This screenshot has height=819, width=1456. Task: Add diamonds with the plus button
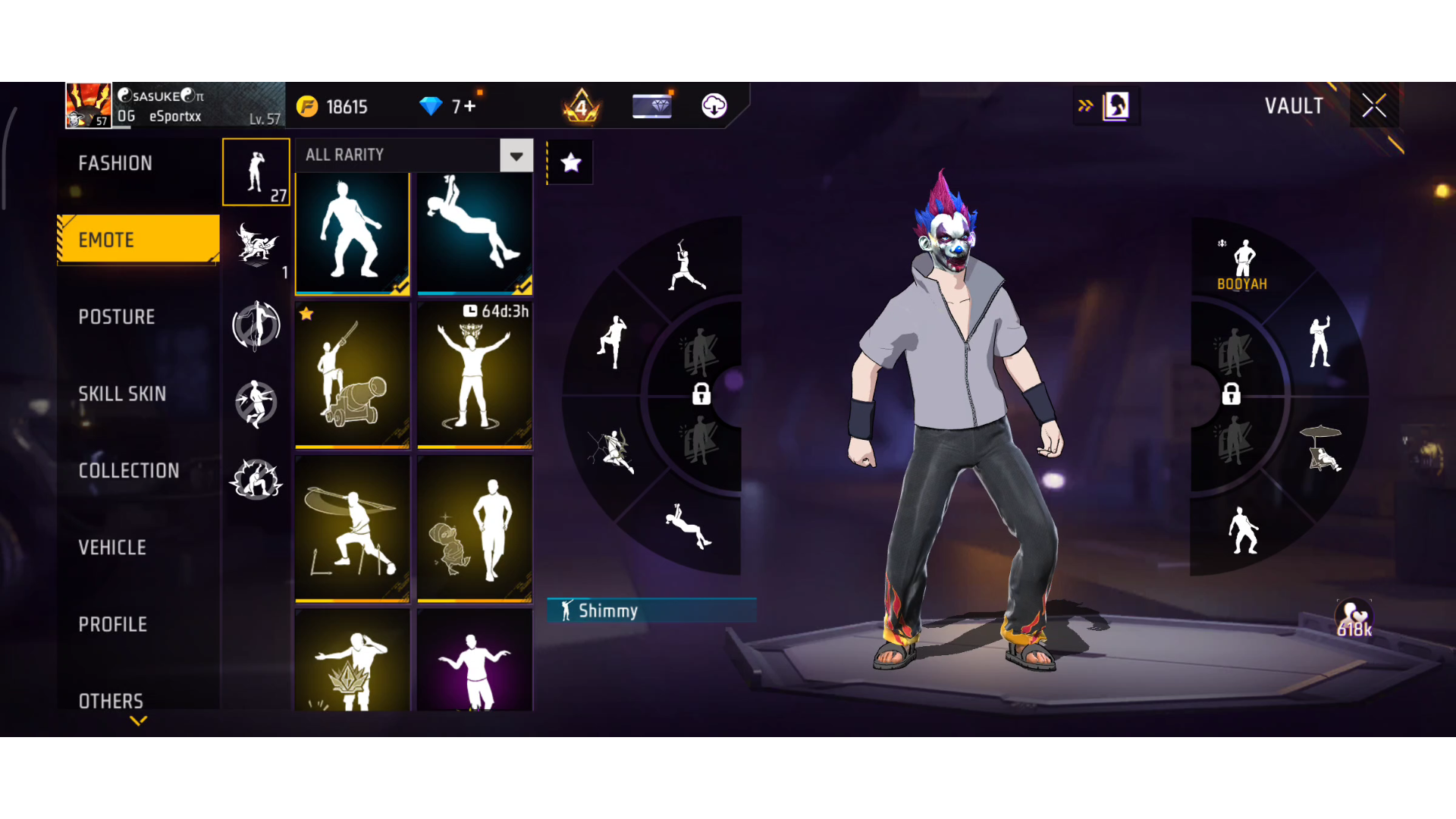point(470,106)
